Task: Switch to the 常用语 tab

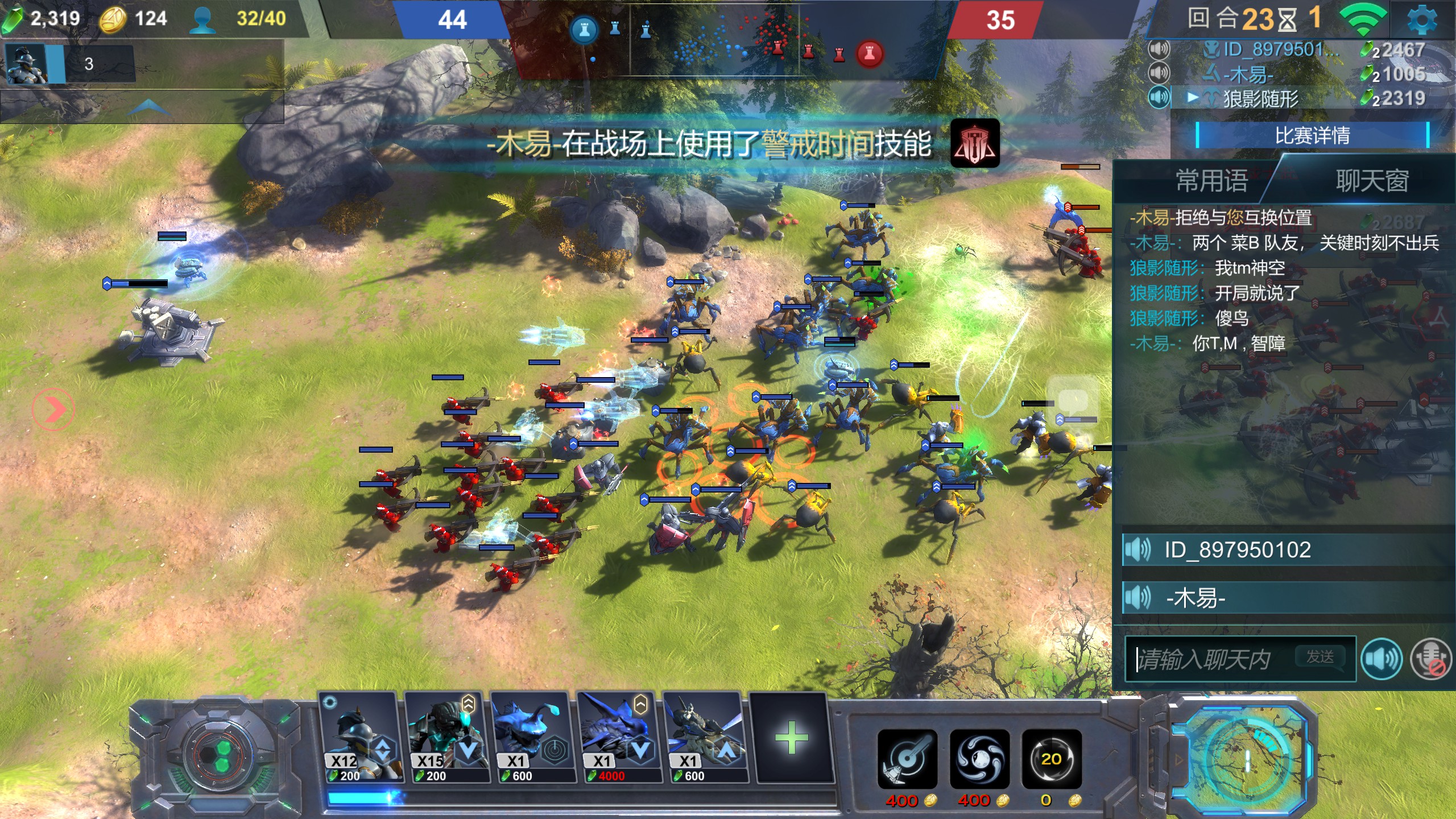Action: click(x=1211, y=181)
